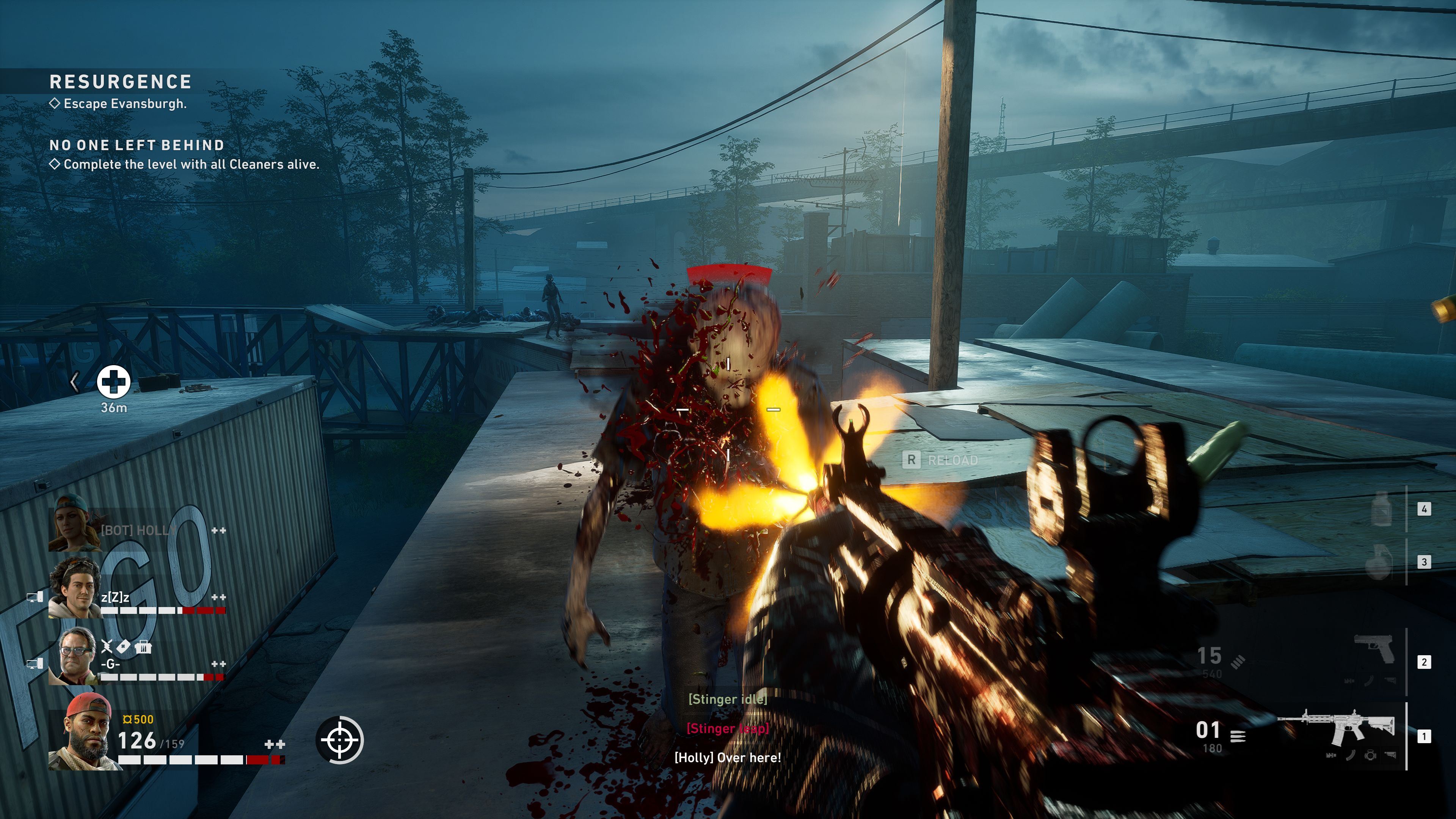Choose the grenade offensive item slot
The width and height of the screenshot is (1456, 819).
1379,562
